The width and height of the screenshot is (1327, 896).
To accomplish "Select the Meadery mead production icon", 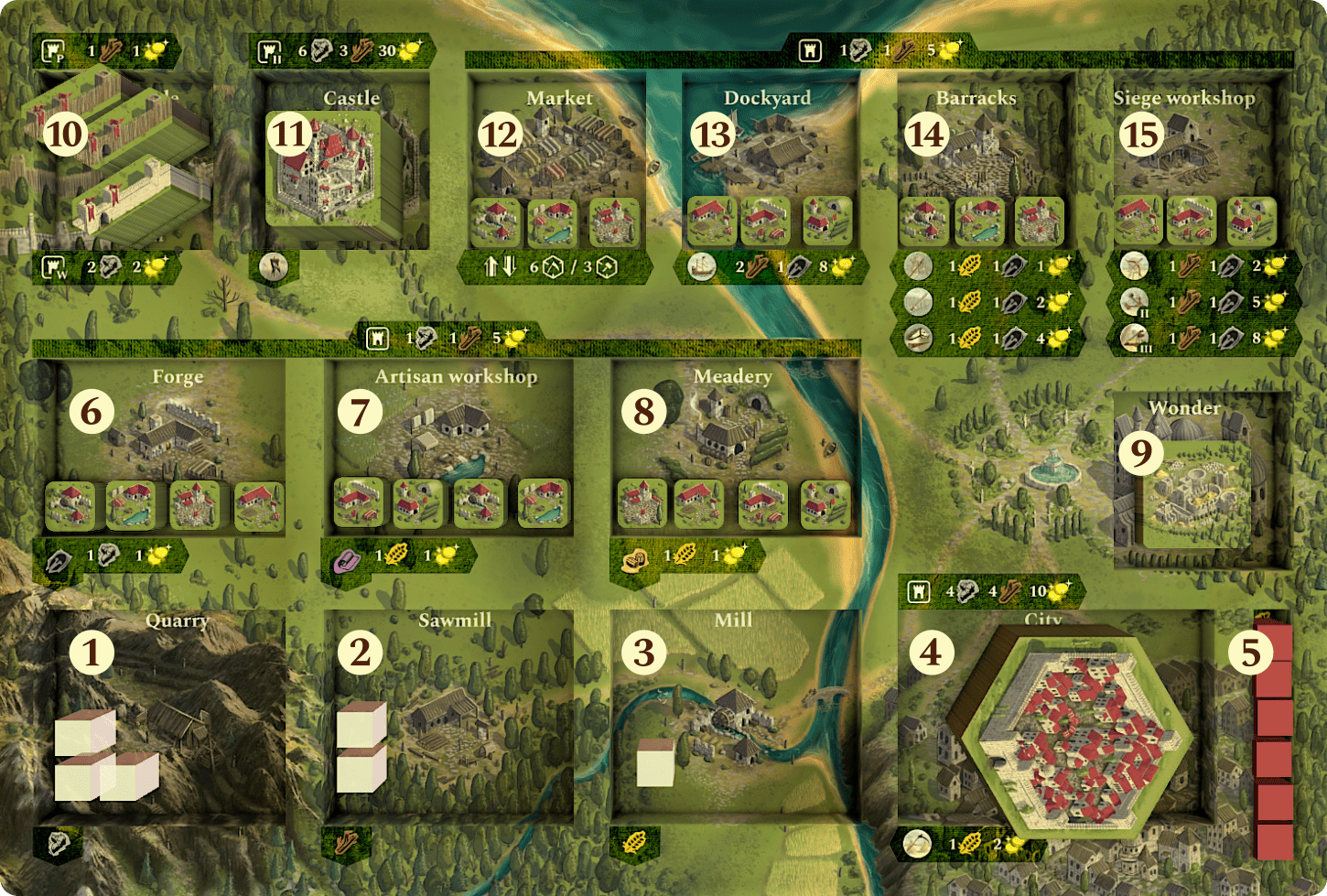I will tap(633, 560).
